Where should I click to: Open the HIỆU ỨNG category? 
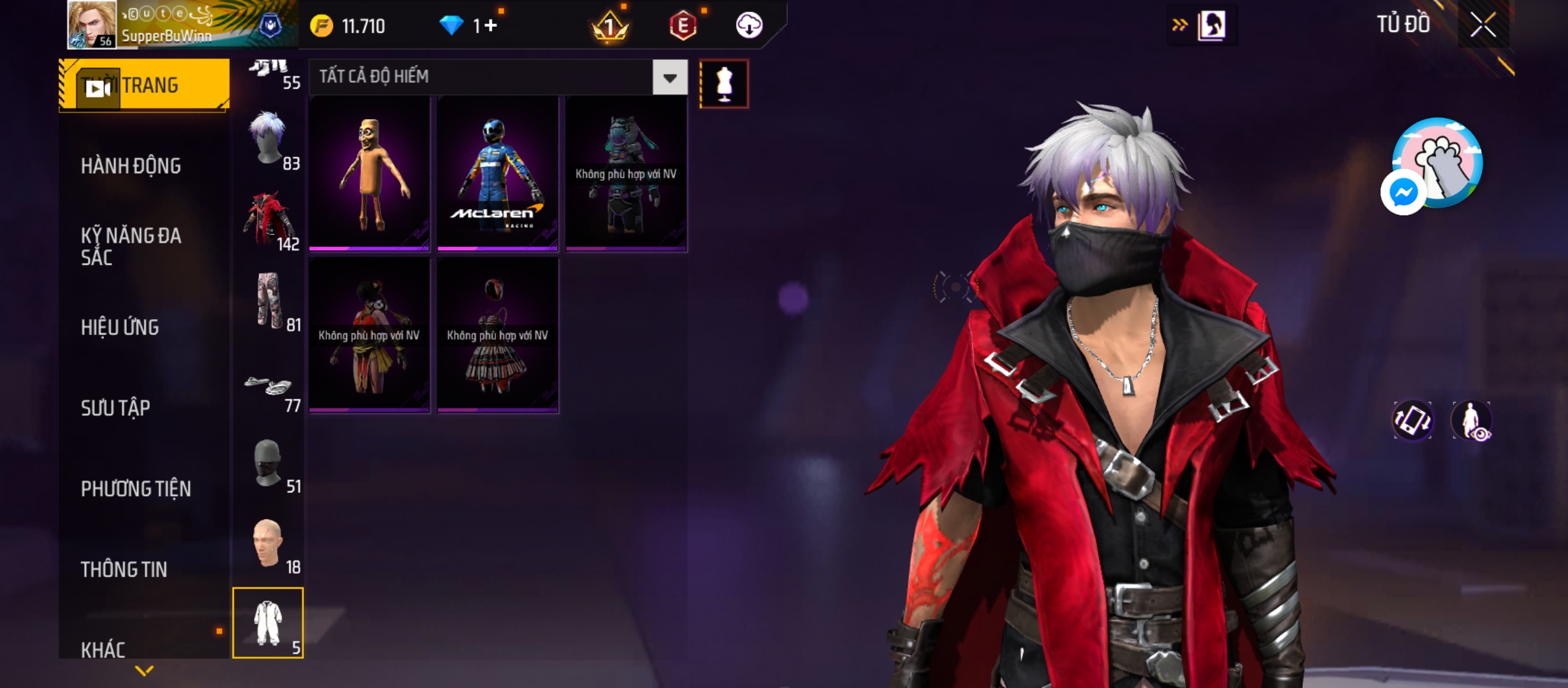pyautogui.click(x=120, y=327)
